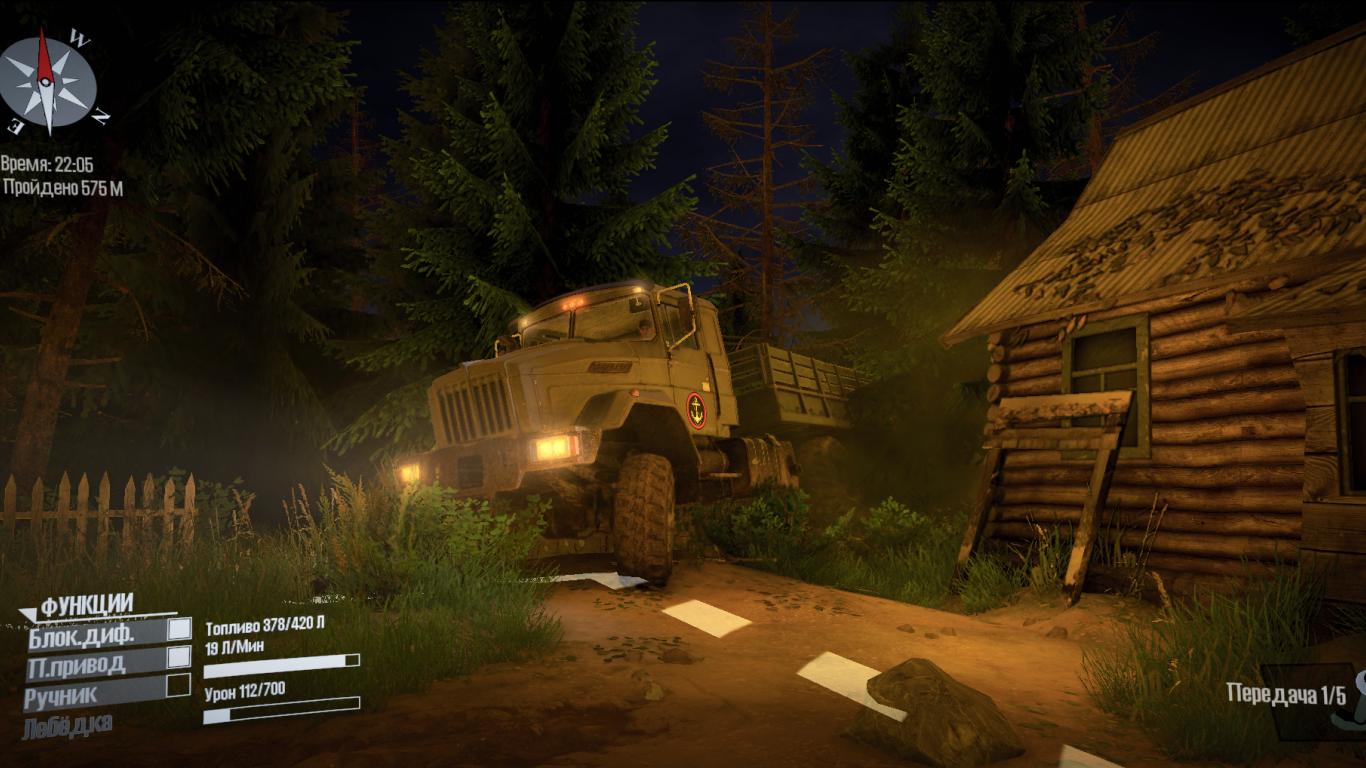The image size is (1366, 768).
Task: Toggle the Ручник handbrake
Action: pos(178,685)
